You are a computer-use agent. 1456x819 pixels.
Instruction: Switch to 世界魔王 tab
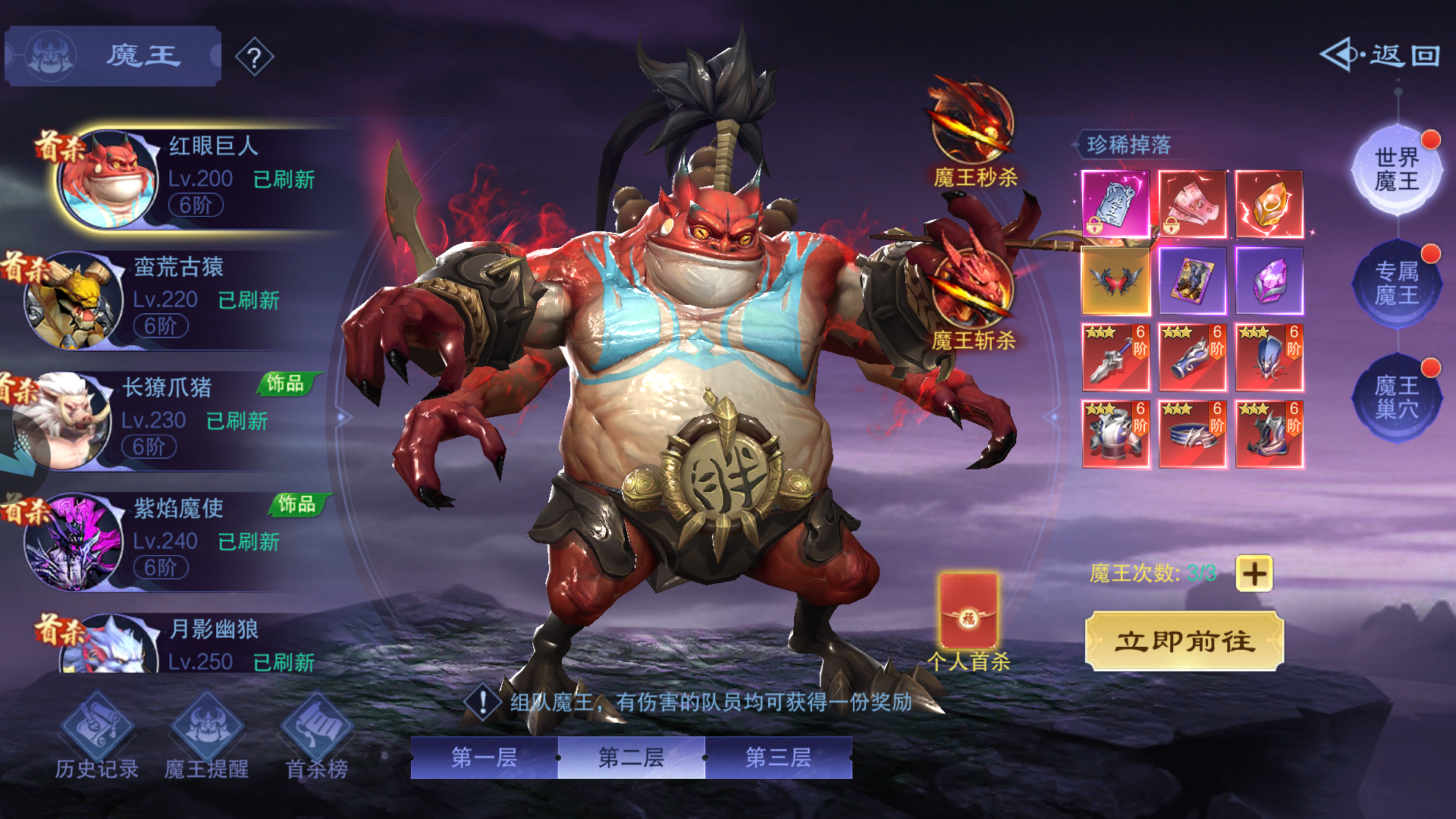[1397, 170]
